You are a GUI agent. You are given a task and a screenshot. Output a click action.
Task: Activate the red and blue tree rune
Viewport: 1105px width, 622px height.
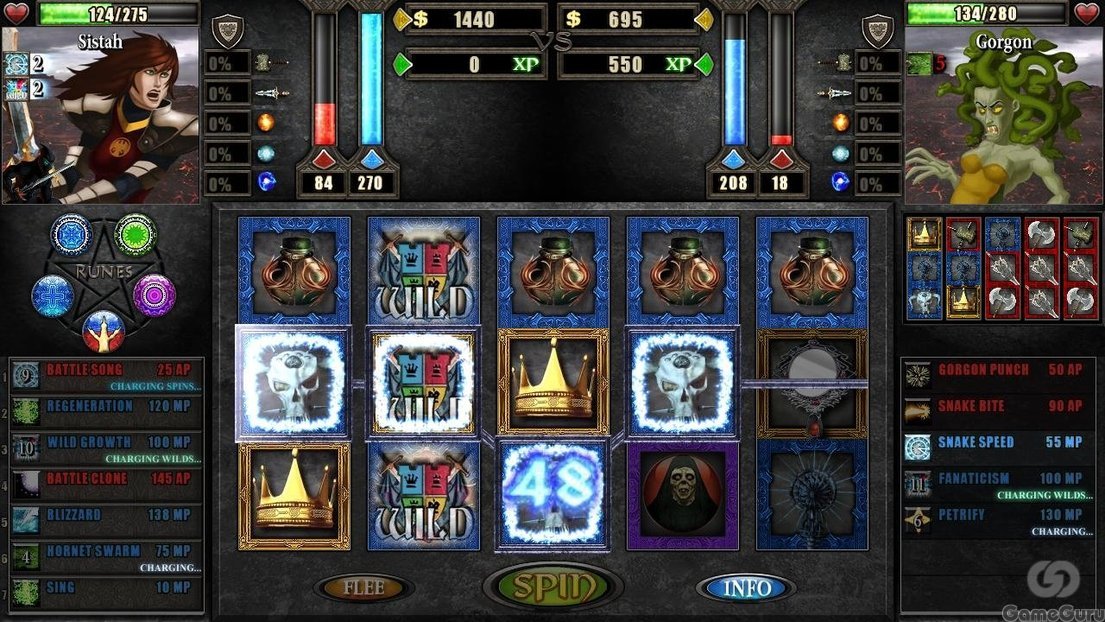click(x=103, y=330)
